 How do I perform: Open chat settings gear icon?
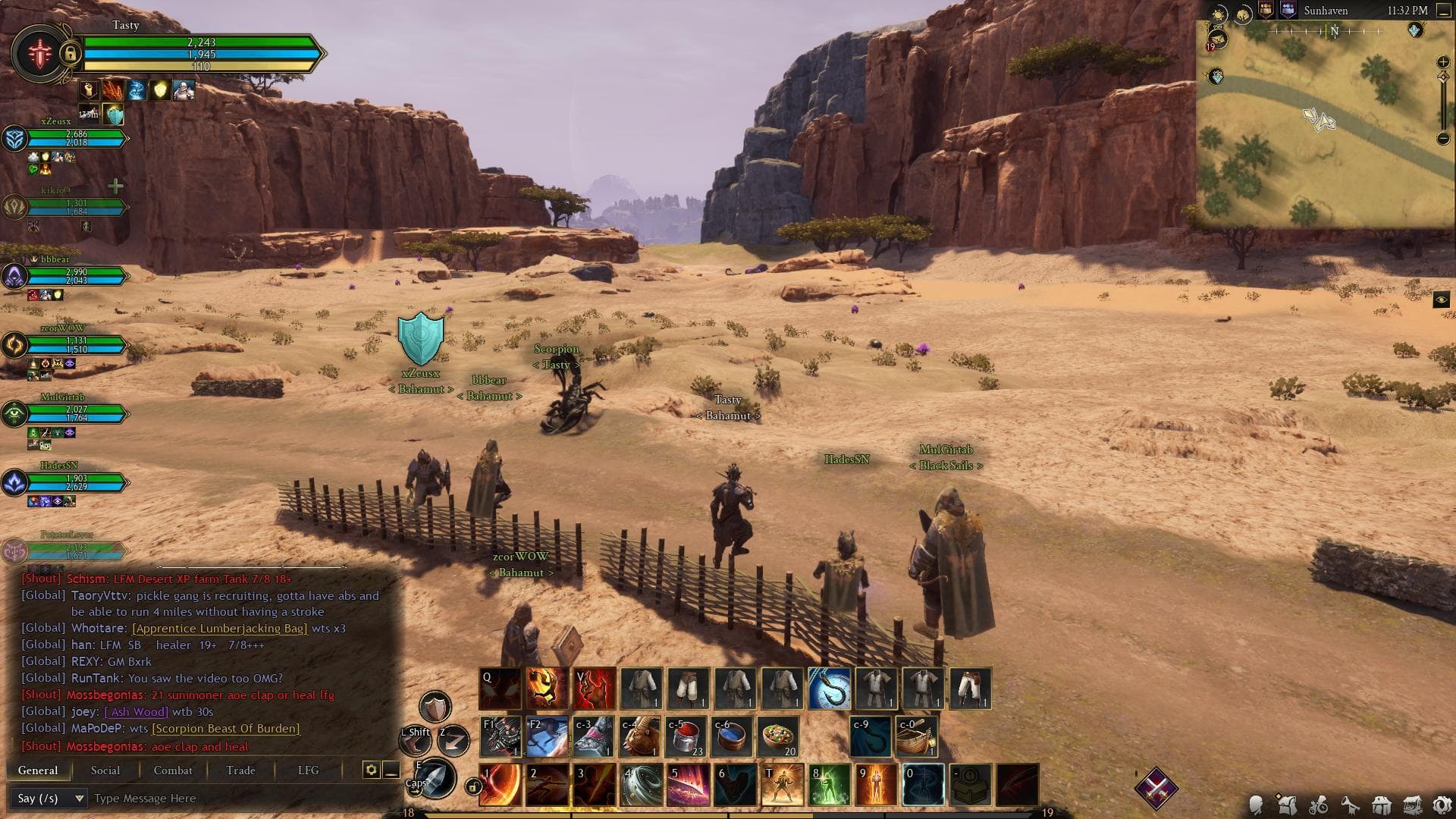[371, 770]
